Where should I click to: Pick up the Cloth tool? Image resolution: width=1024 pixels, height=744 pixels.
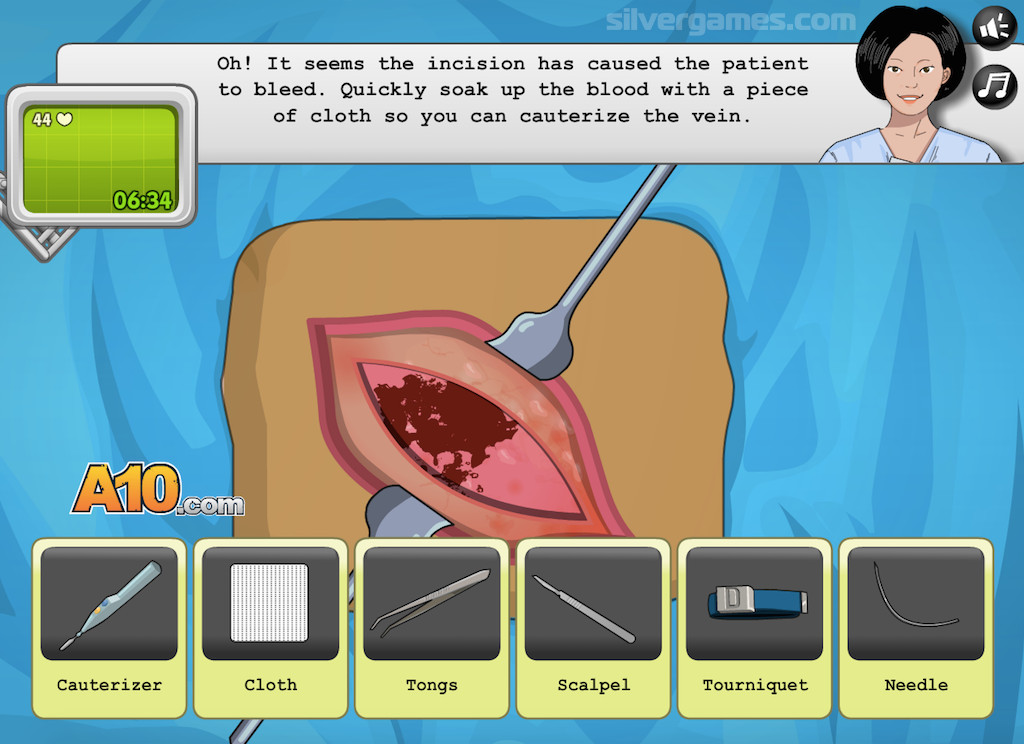click(x=270, y=604)
